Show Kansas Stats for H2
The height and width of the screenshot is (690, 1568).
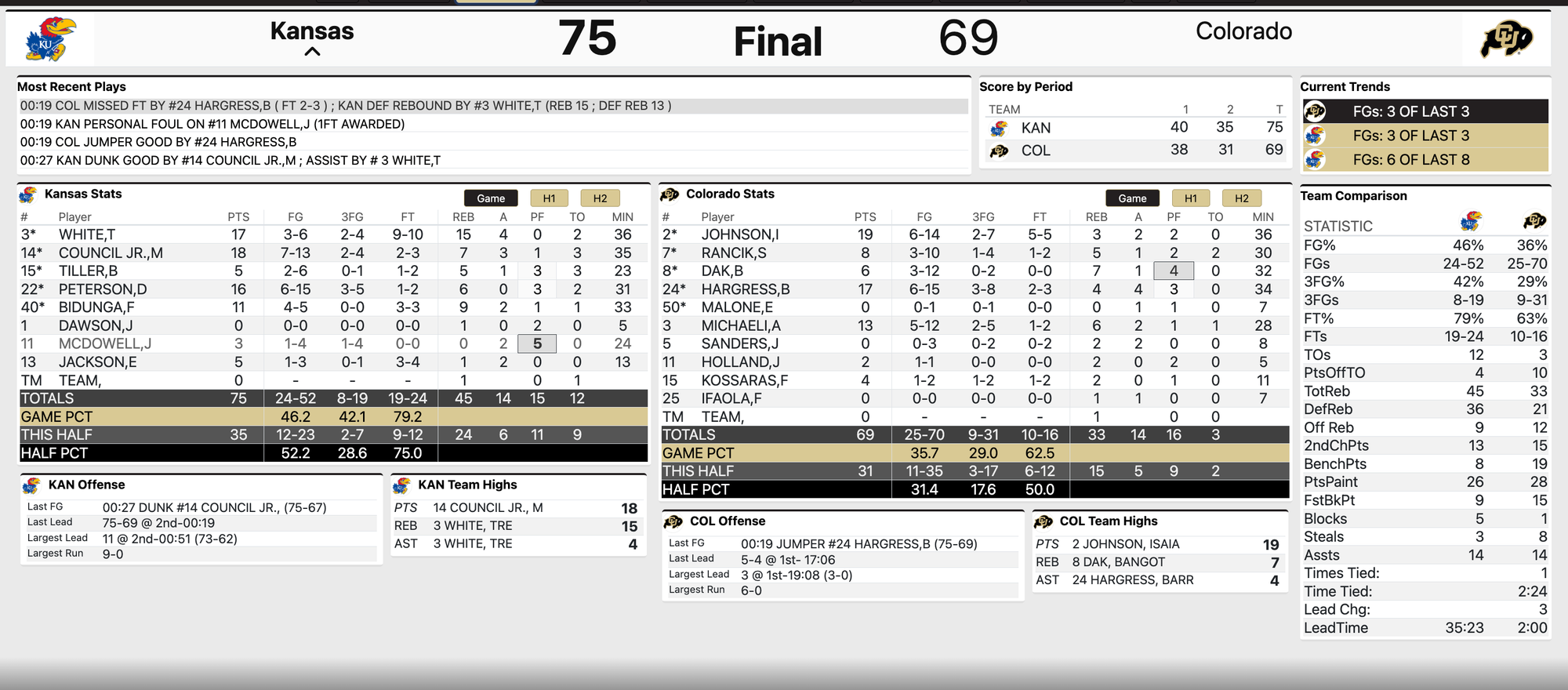[600, 198]
